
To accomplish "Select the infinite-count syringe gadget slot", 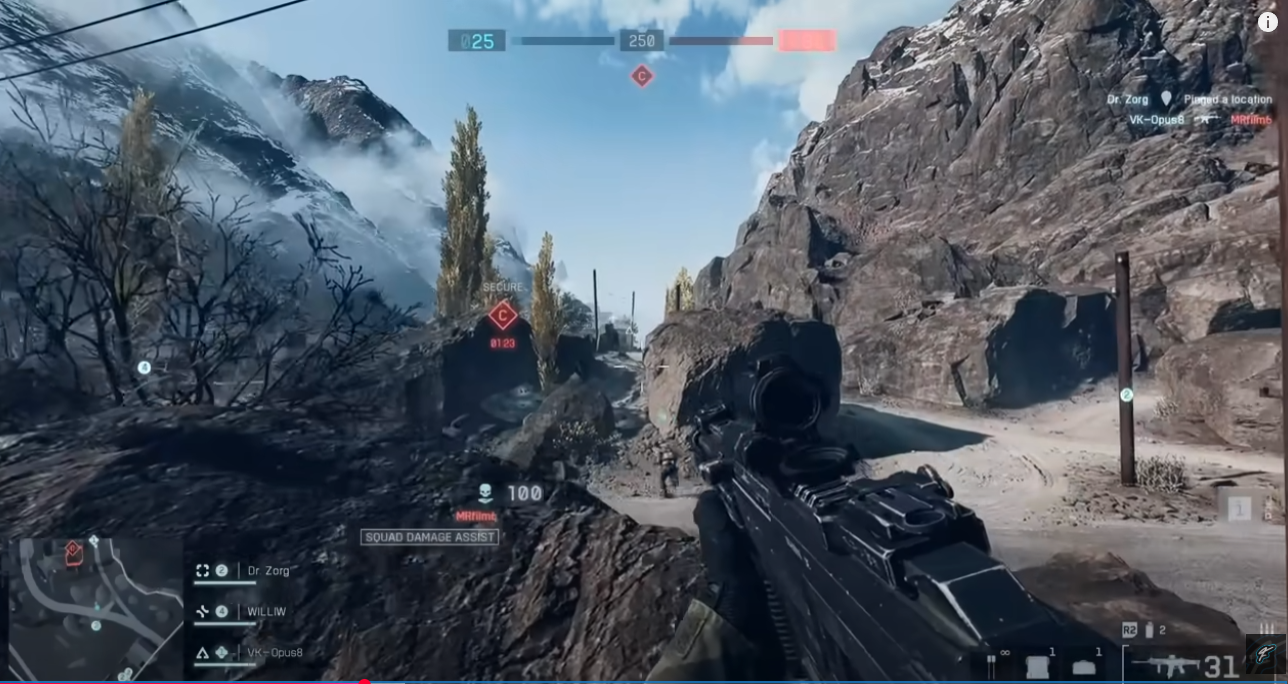I will pos(992,664).
